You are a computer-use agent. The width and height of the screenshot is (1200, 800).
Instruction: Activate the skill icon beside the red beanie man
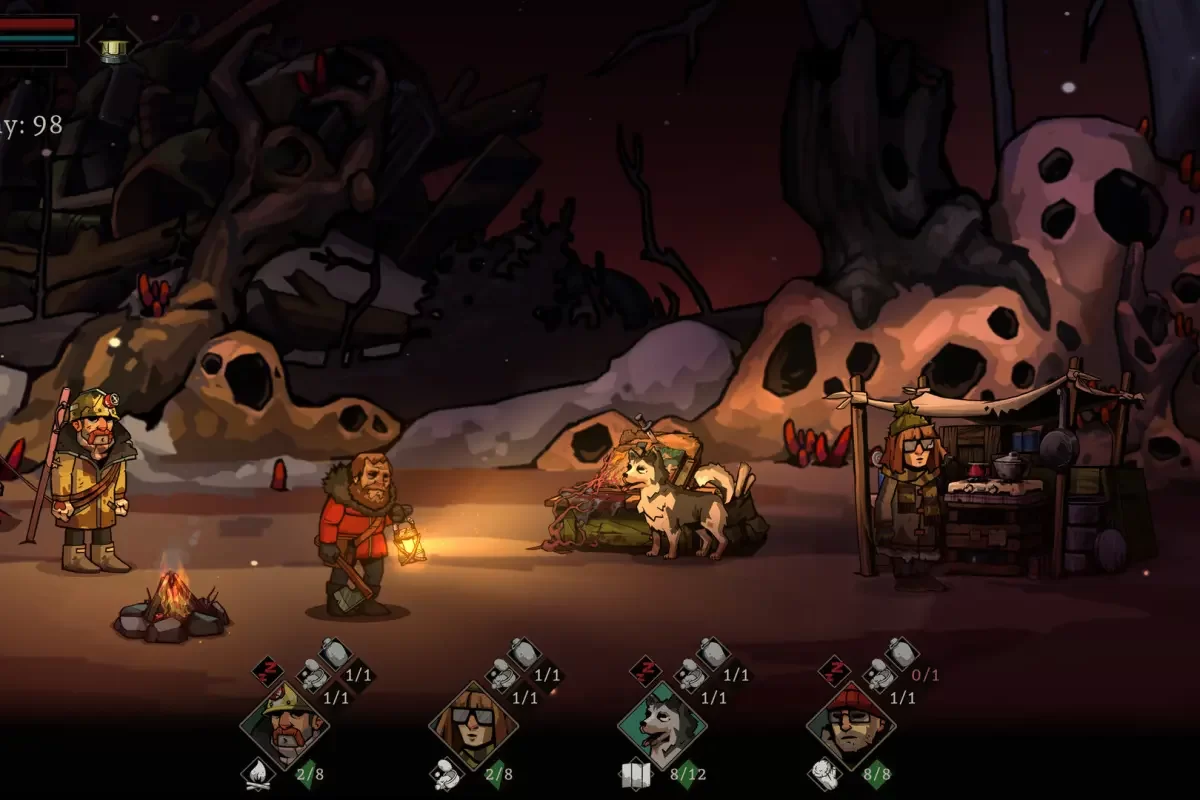point(823,772)
